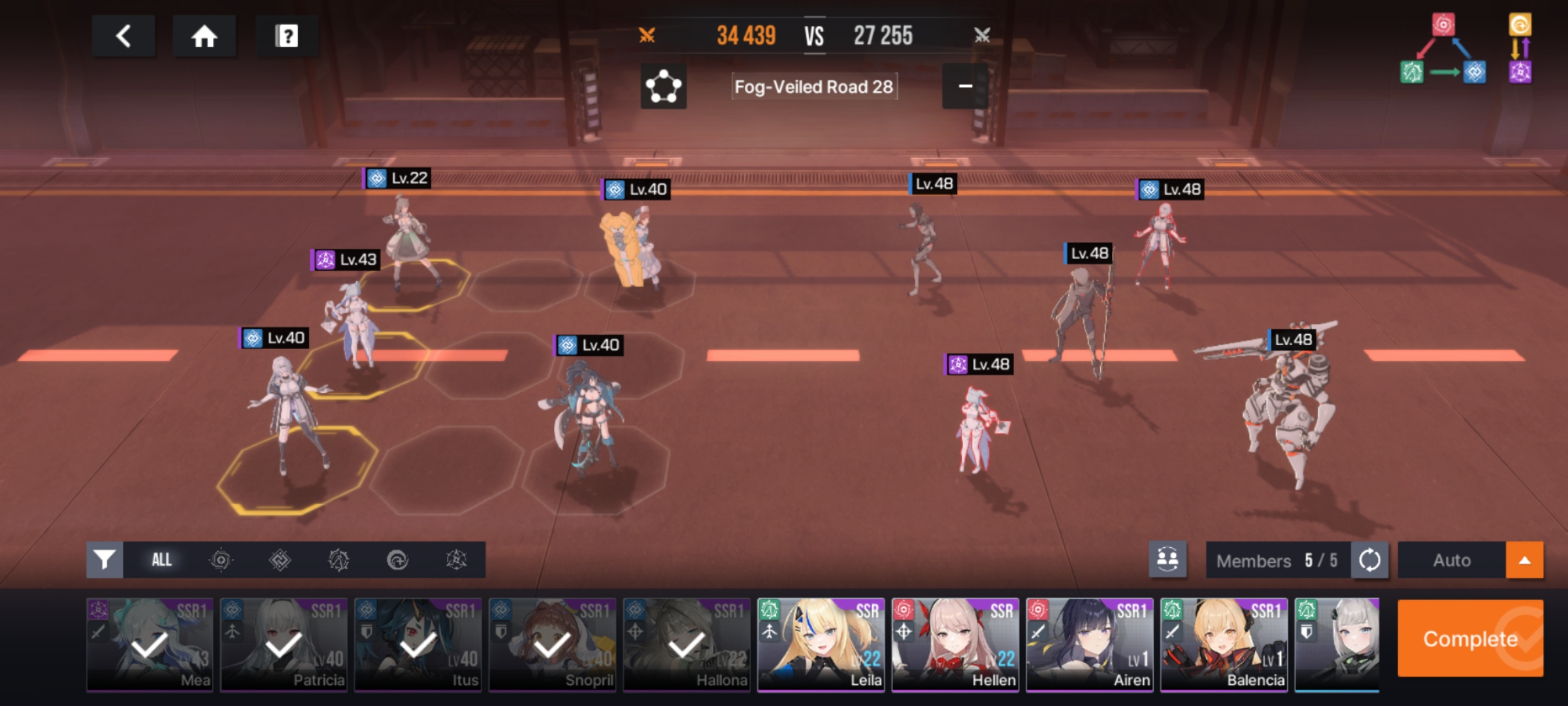Add Balencia from the roster

[1224, 645]
